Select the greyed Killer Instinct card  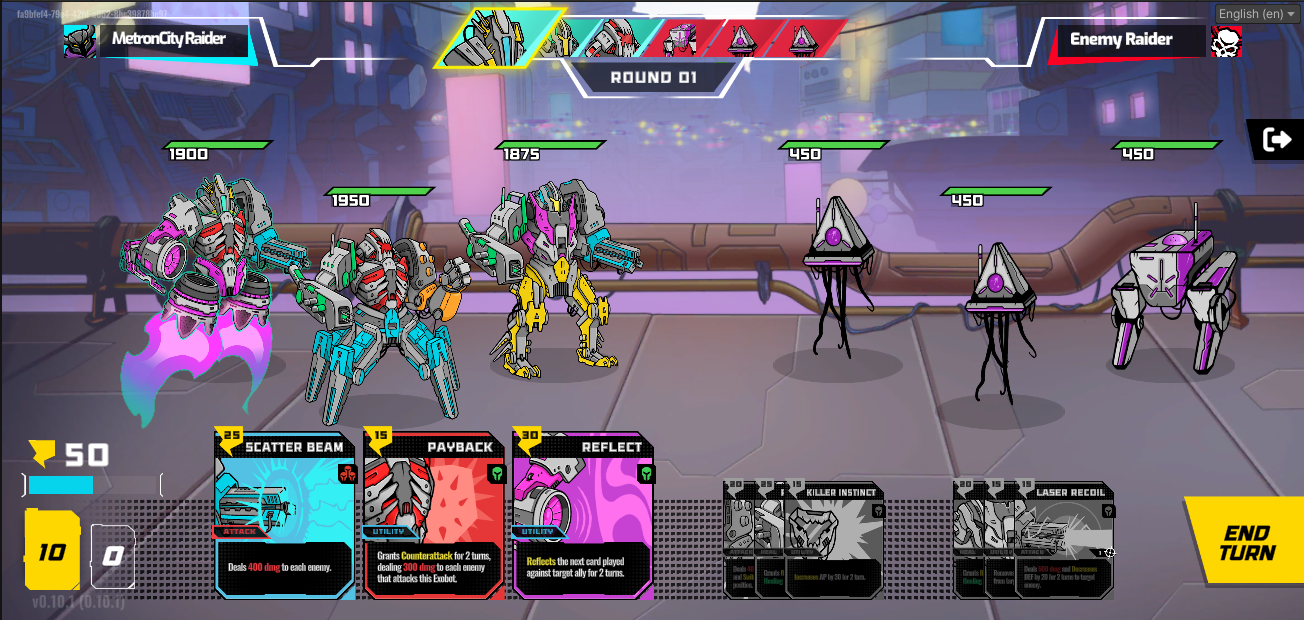click(835, 540)
